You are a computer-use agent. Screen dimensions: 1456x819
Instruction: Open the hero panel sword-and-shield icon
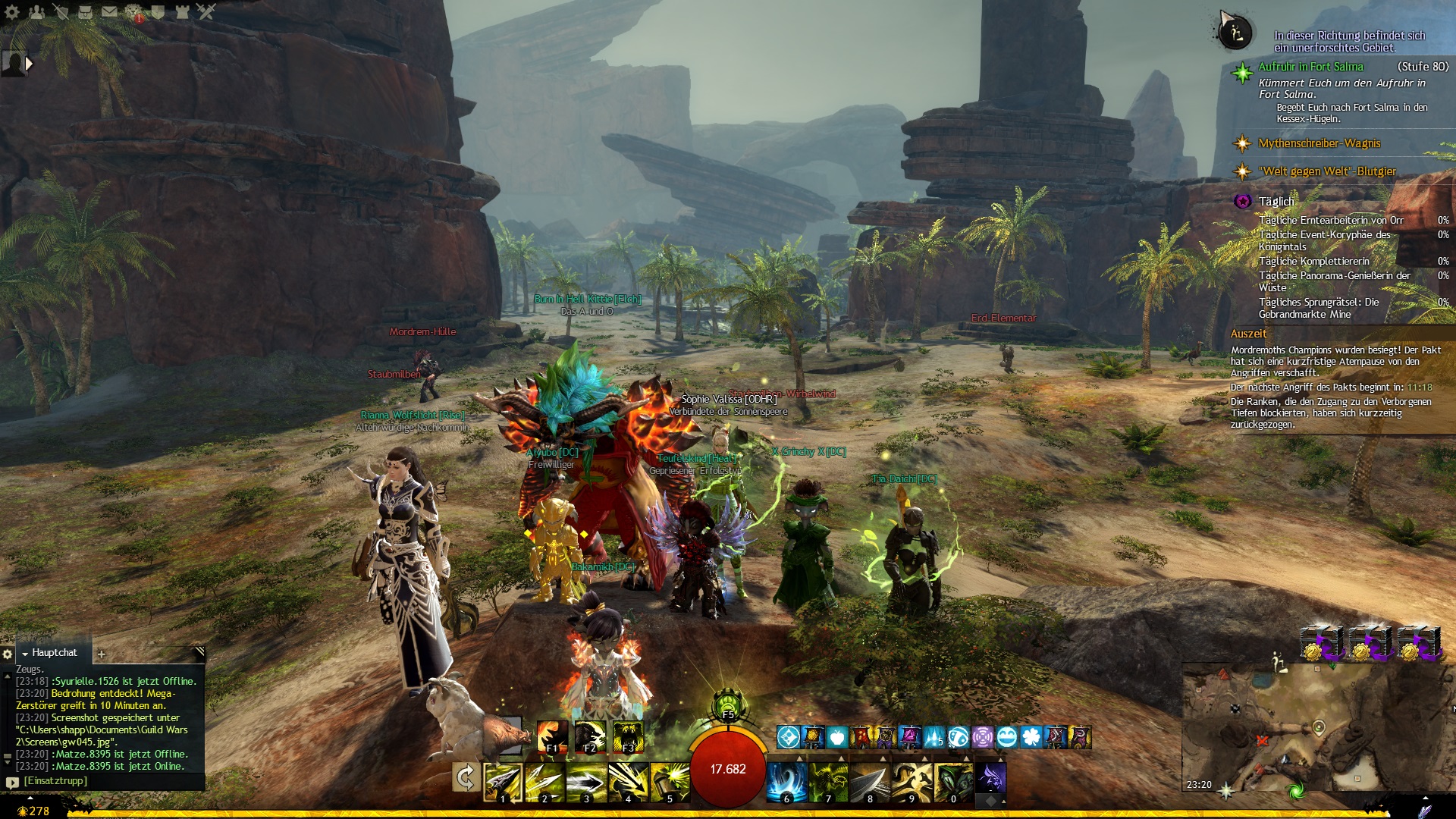click(61, 11)
